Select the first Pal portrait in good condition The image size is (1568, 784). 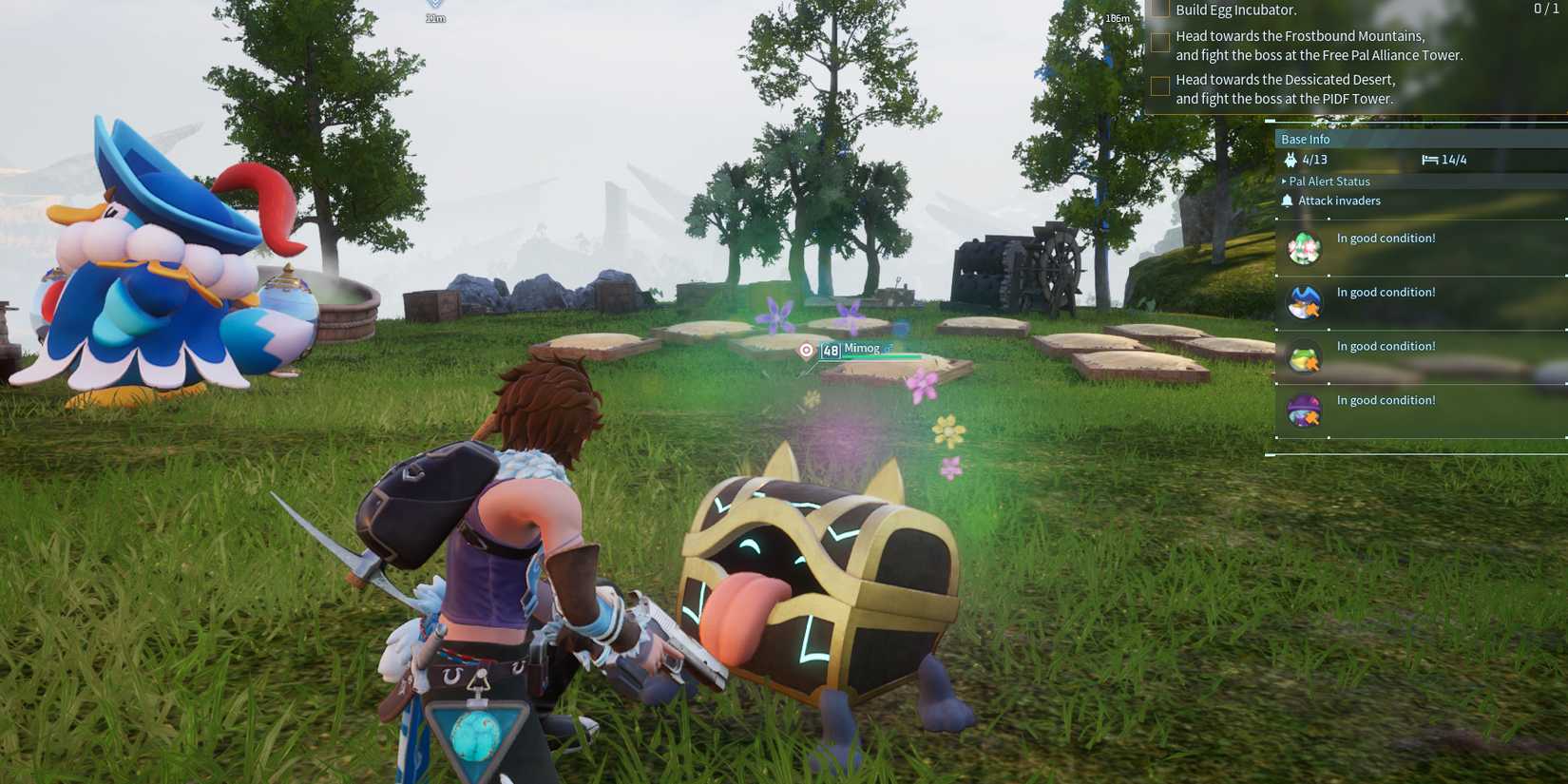click(x=1303, y=248)
